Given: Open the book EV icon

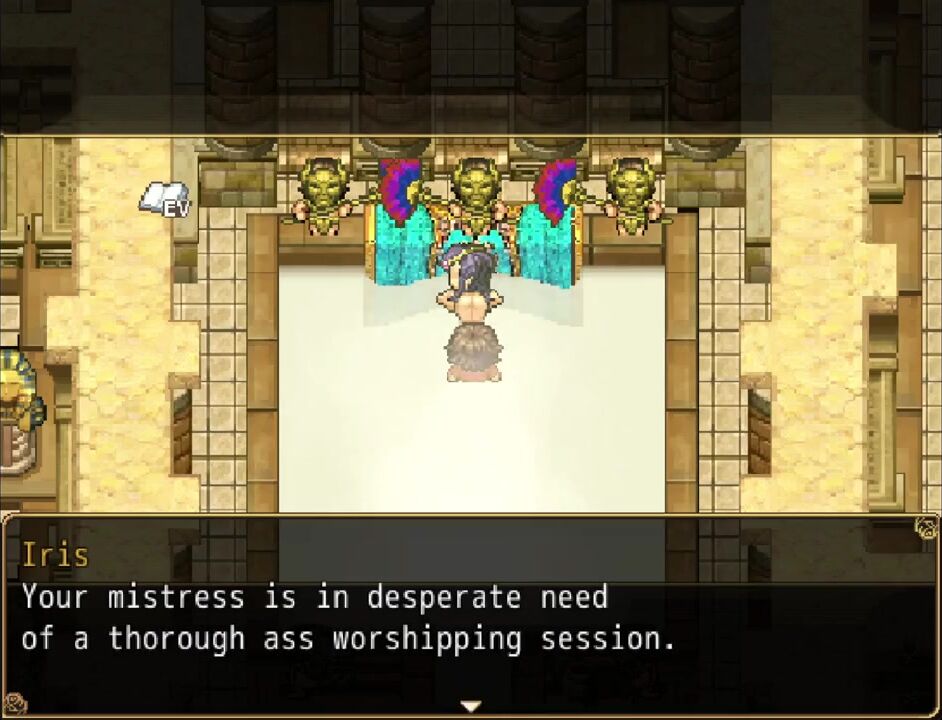Looking at the screenshot, I should pyautogui.click(x=163, y=198).
